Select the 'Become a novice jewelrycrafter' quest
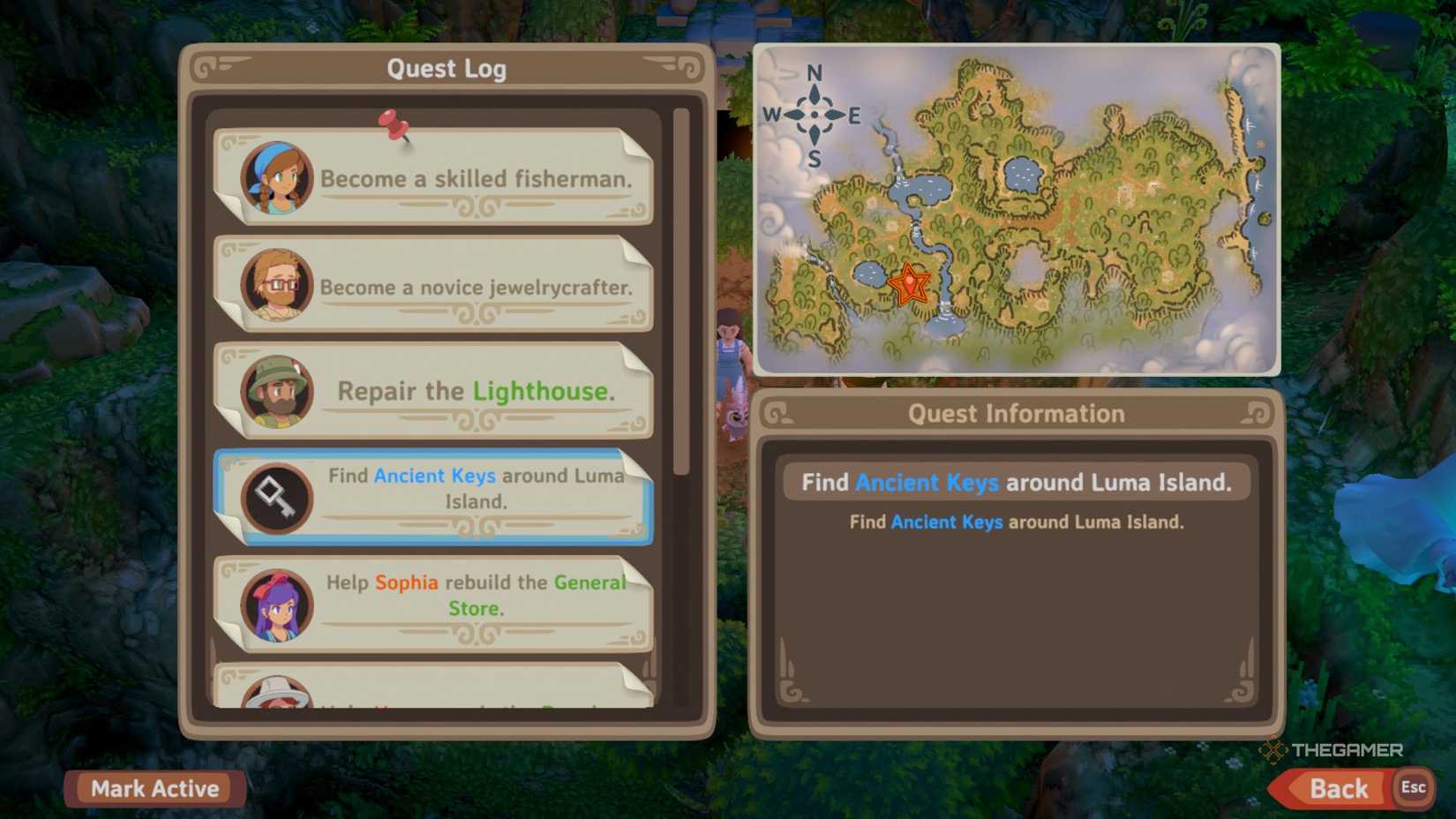Image resolution: width=1456 pixels, height=819 pixels. (x=477, y=286)
